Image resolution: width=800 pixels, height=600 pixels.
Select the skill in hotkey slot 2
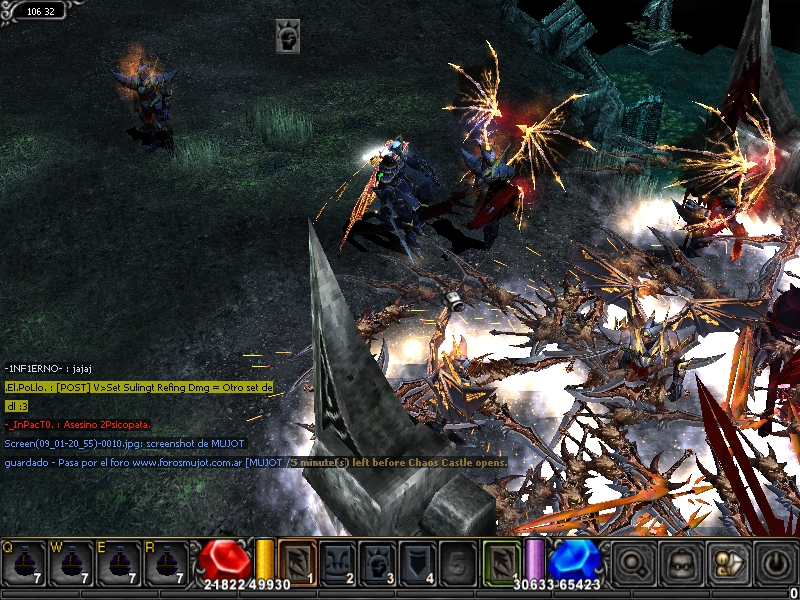click(338, 561)
